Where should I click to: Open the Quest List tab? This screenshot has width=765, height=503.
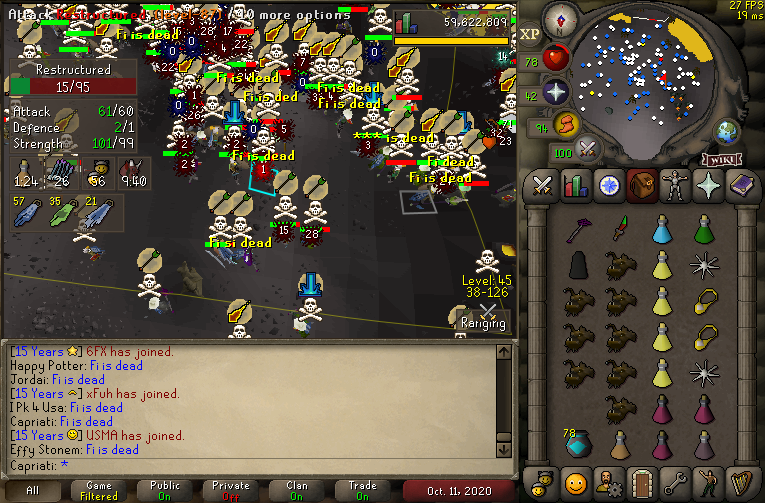point(609,186)
